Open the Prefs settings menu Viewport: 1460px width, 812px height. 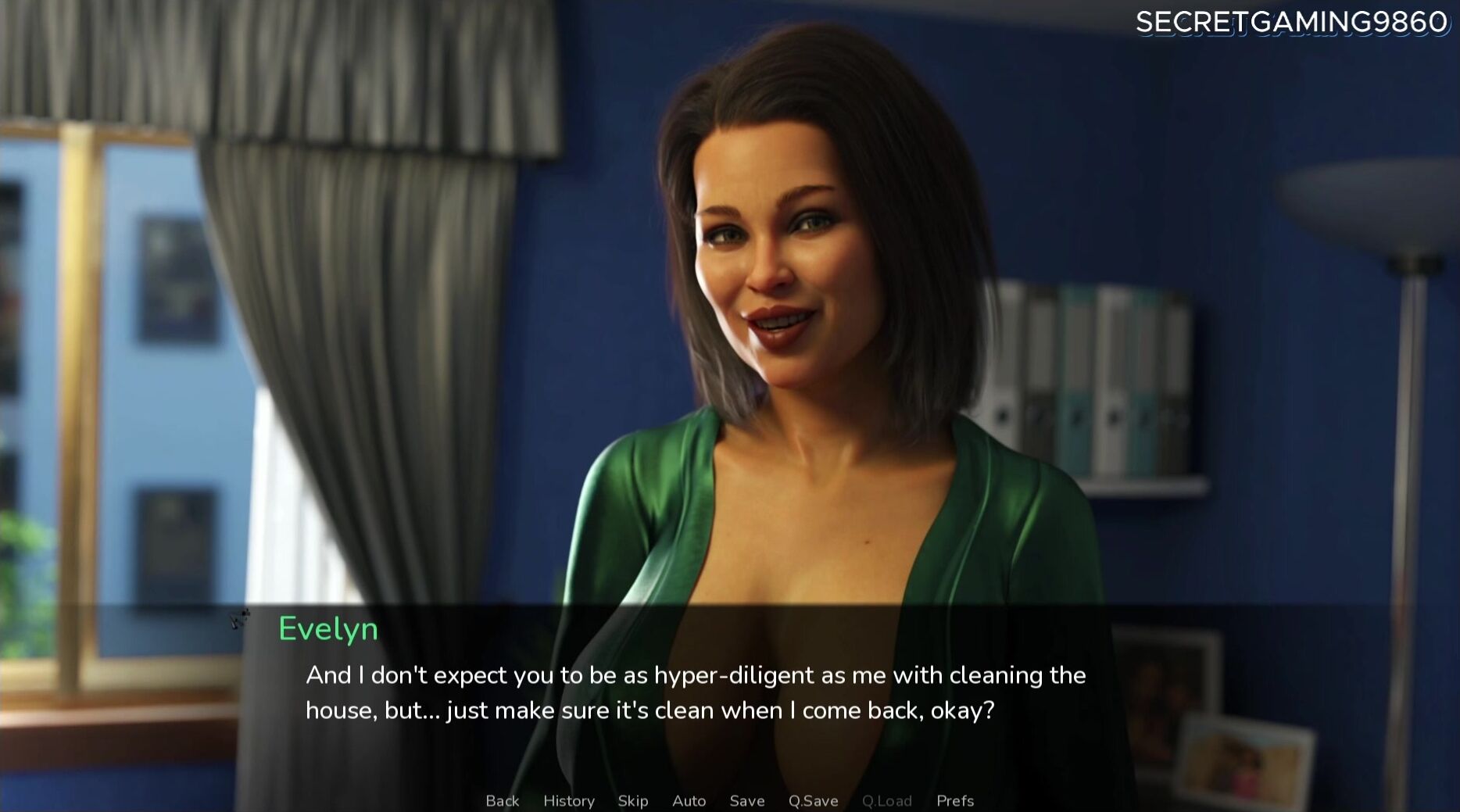point(954,800)
